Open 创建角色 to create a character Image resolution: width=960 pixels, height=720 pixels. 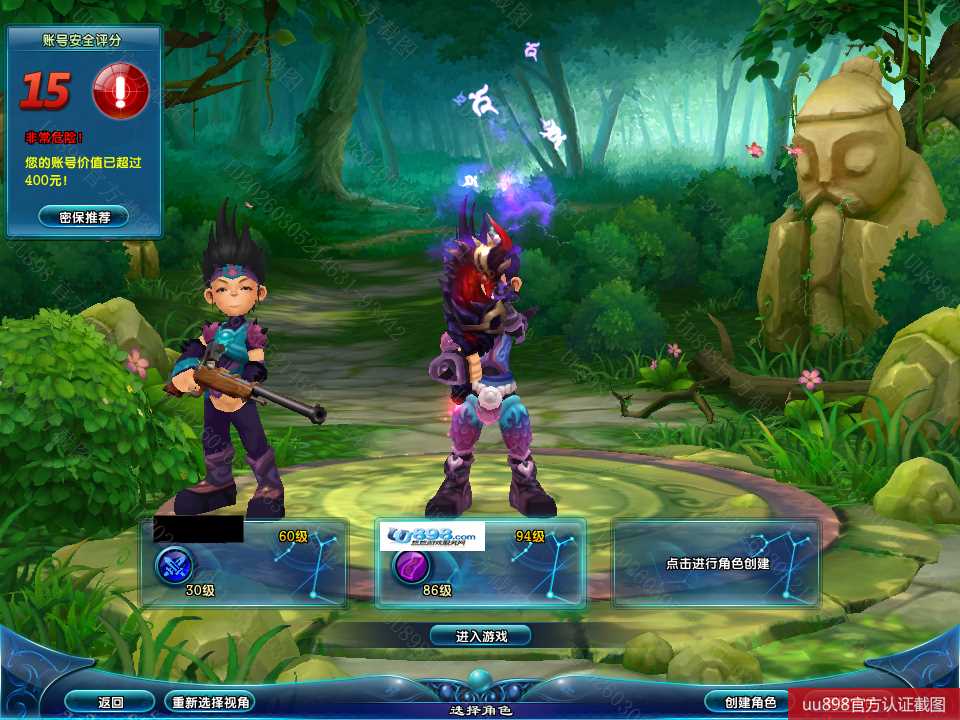(x=741, y=702)
